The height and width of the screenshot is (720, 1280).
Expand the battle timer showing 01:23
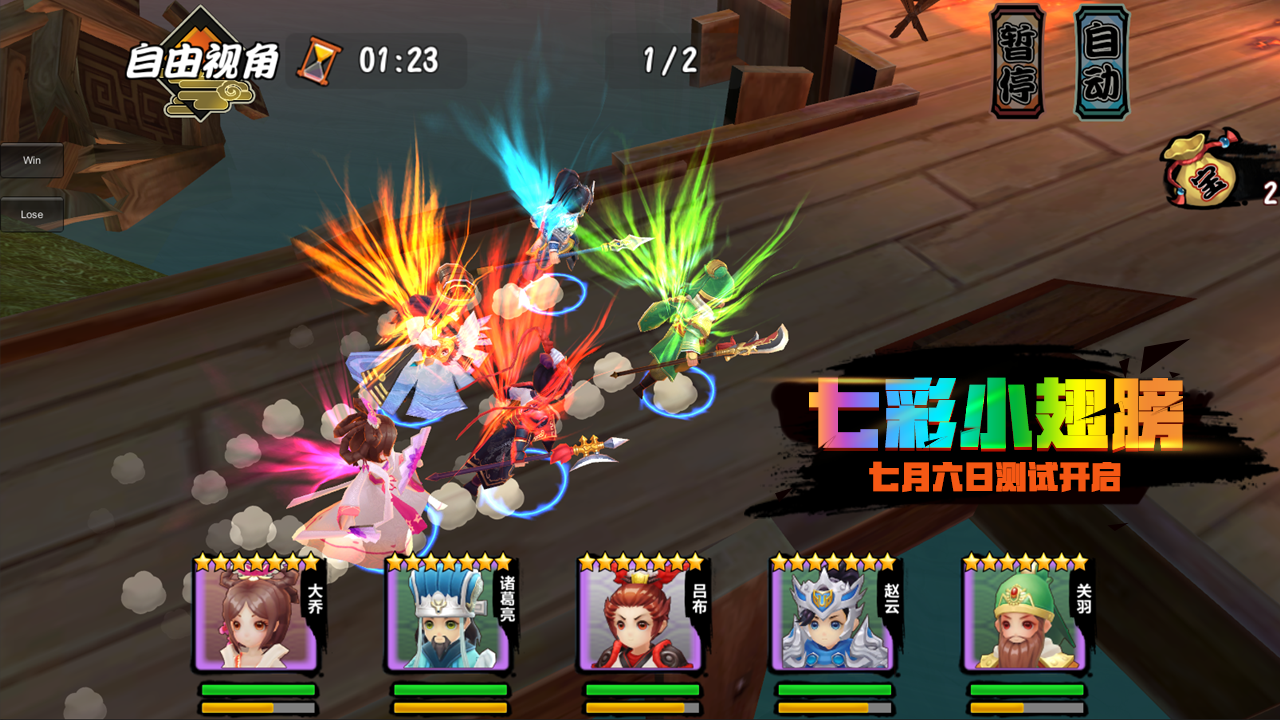(x=400, y=58)
